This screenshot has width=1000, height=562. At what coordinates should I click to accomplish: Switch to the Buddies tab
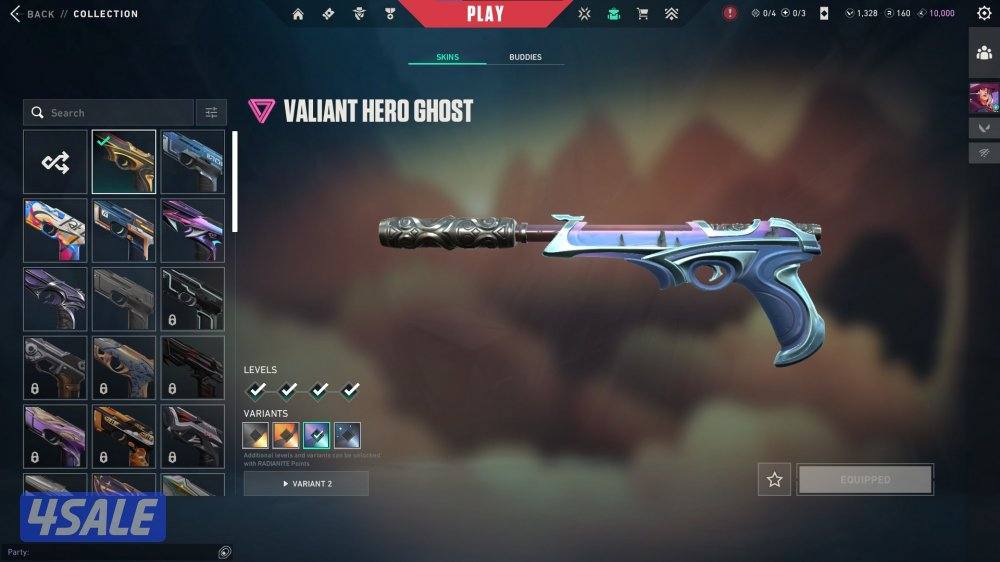click(525, 57)
